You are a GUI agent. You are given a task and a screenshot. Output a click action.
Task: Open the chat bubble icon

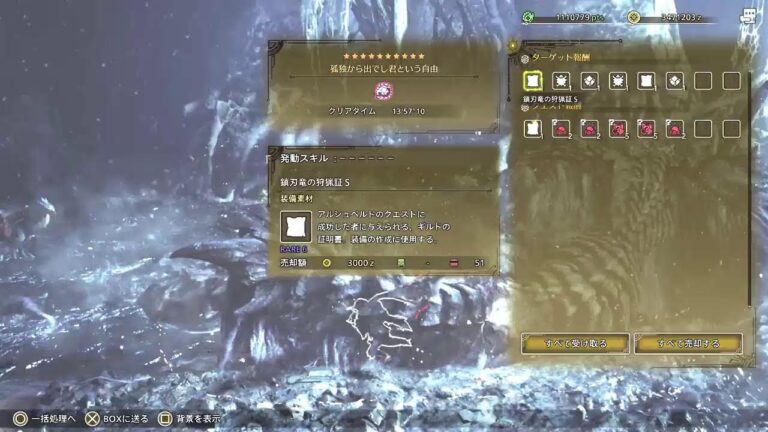[x=746, y=16]
